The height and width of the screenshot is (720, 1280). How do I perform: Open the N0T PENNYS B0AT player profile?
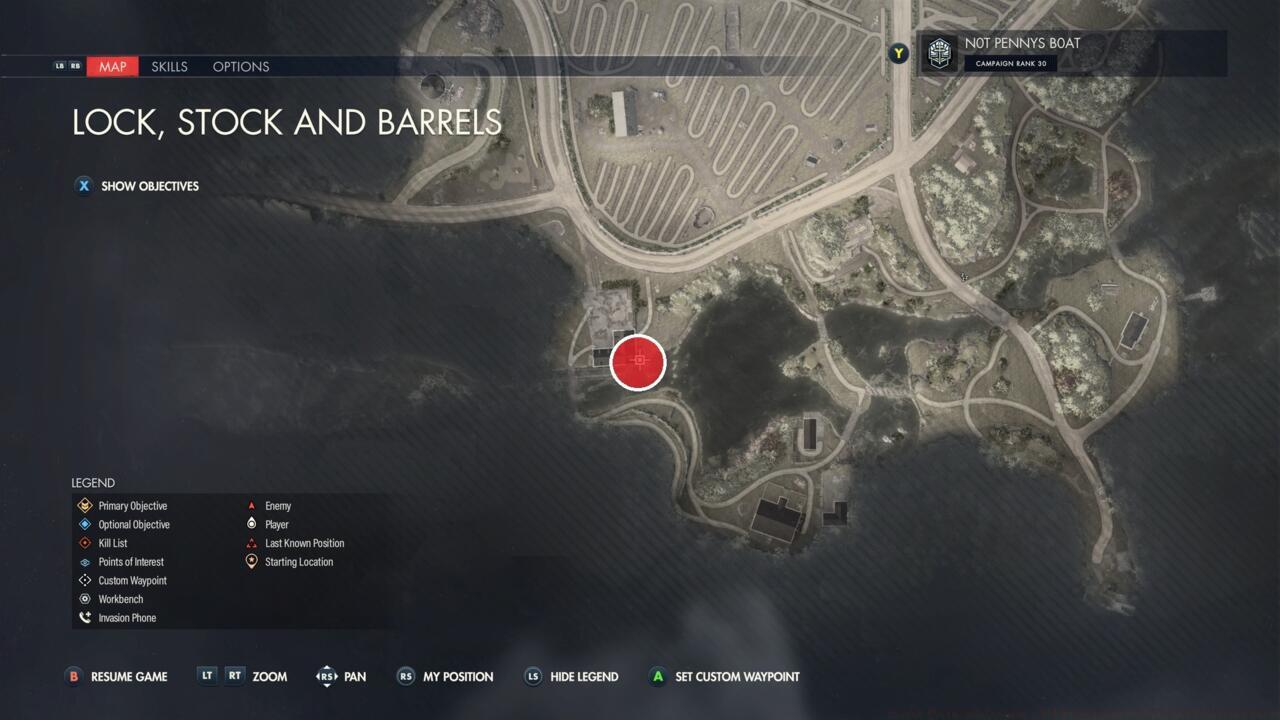1021,52
